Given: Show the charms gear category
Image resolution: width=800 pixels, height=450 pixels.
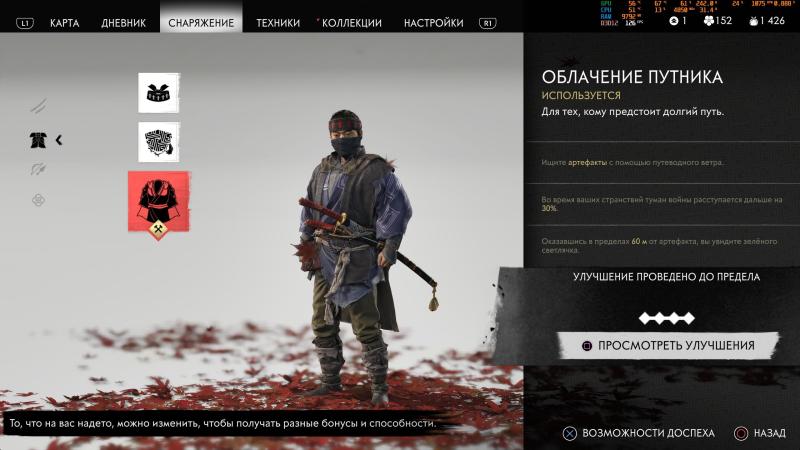Looking at the screenshot, I should 38,200.
